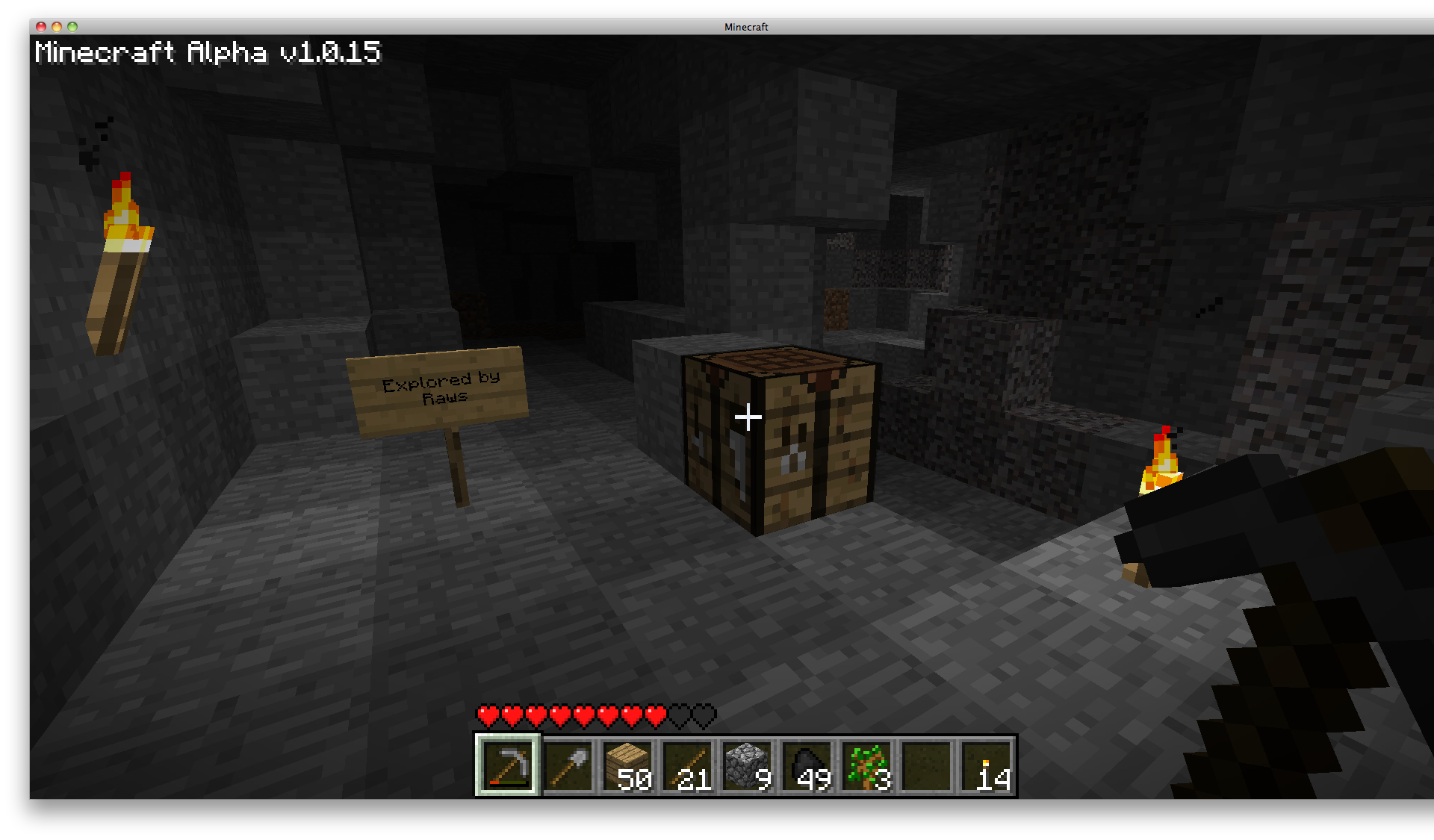Close the Minecraft window with the red button
This screenshot has width=1434, height=840.
41,27
